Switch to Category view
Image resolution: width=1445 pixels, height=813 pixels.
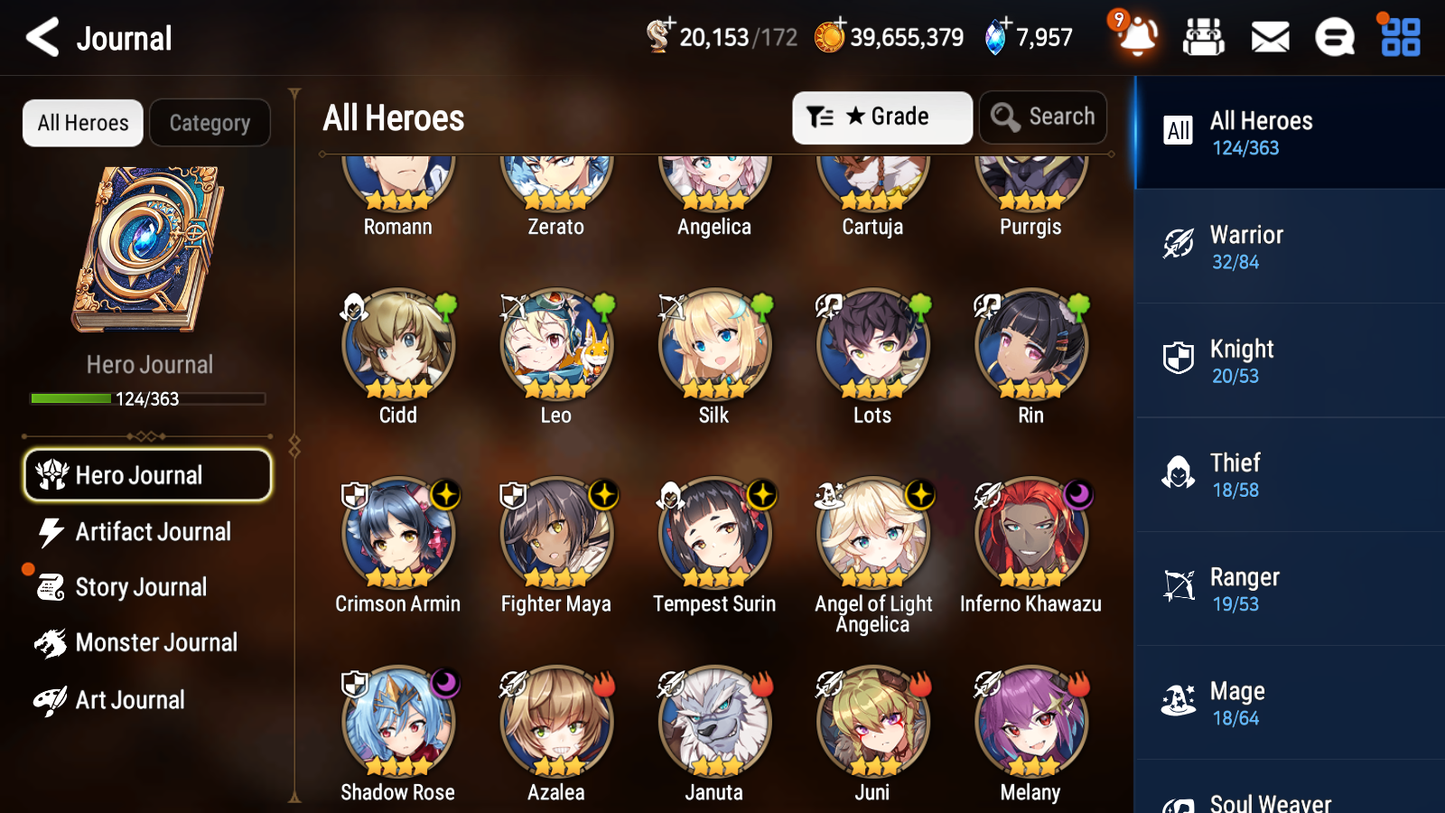coord(210,122)
